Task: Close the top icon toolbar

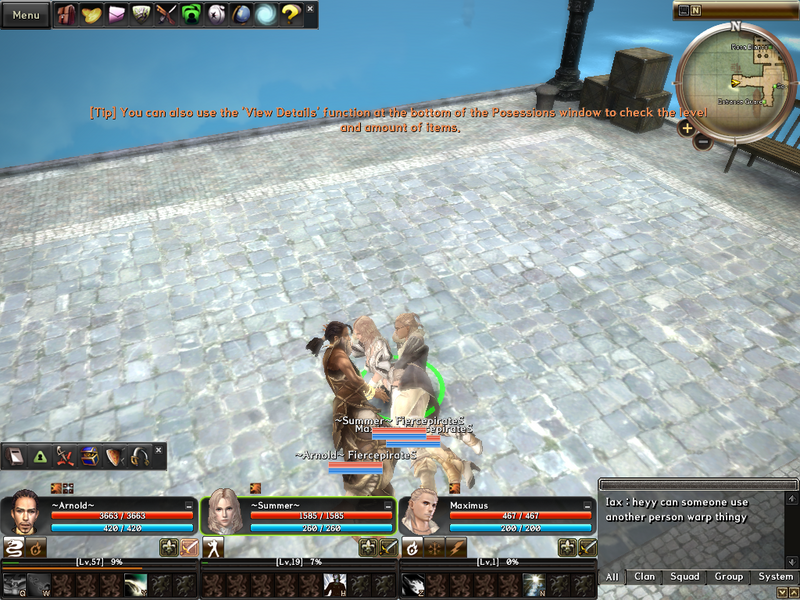Action: (x=310, y=8)
